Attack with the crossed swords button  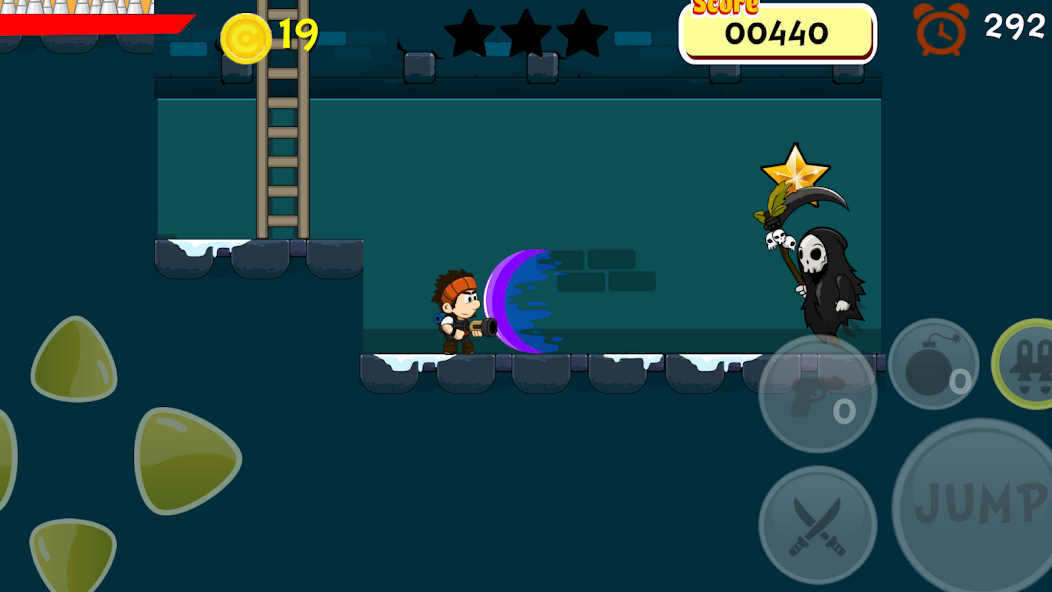pos(817,524)
